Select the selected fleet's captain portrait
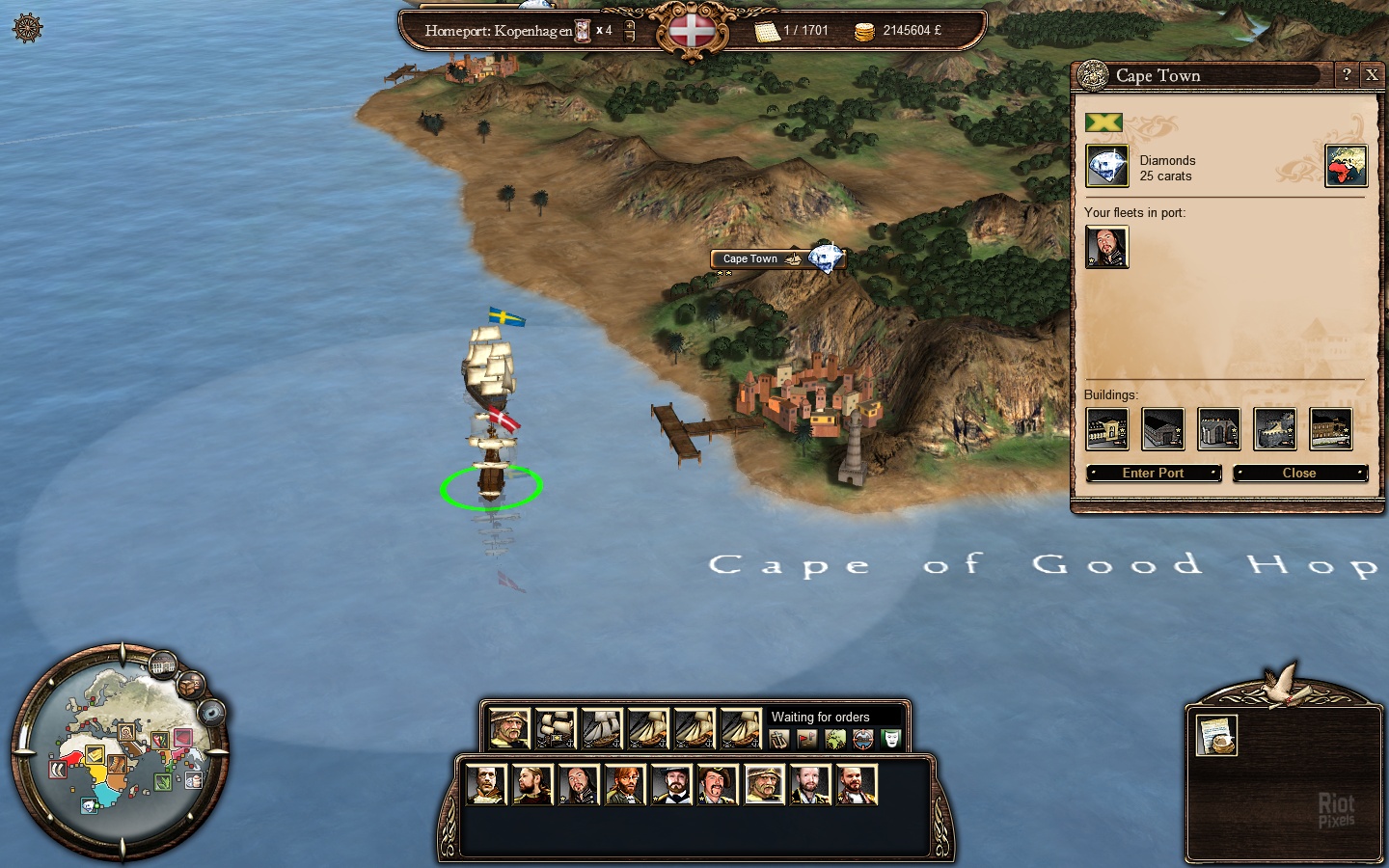 [x=508, y=728]
